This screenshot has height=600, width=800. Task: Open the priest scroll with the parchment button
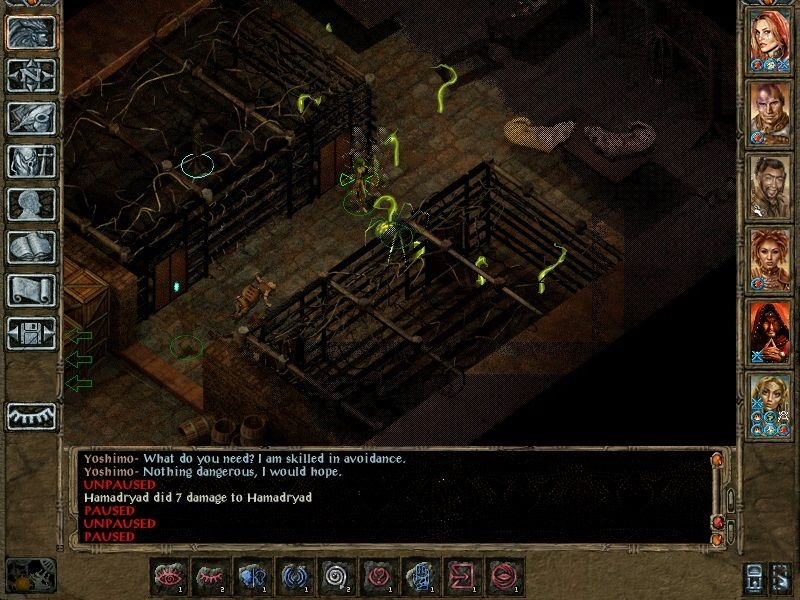pyautogui.click(x=30, y=290)
